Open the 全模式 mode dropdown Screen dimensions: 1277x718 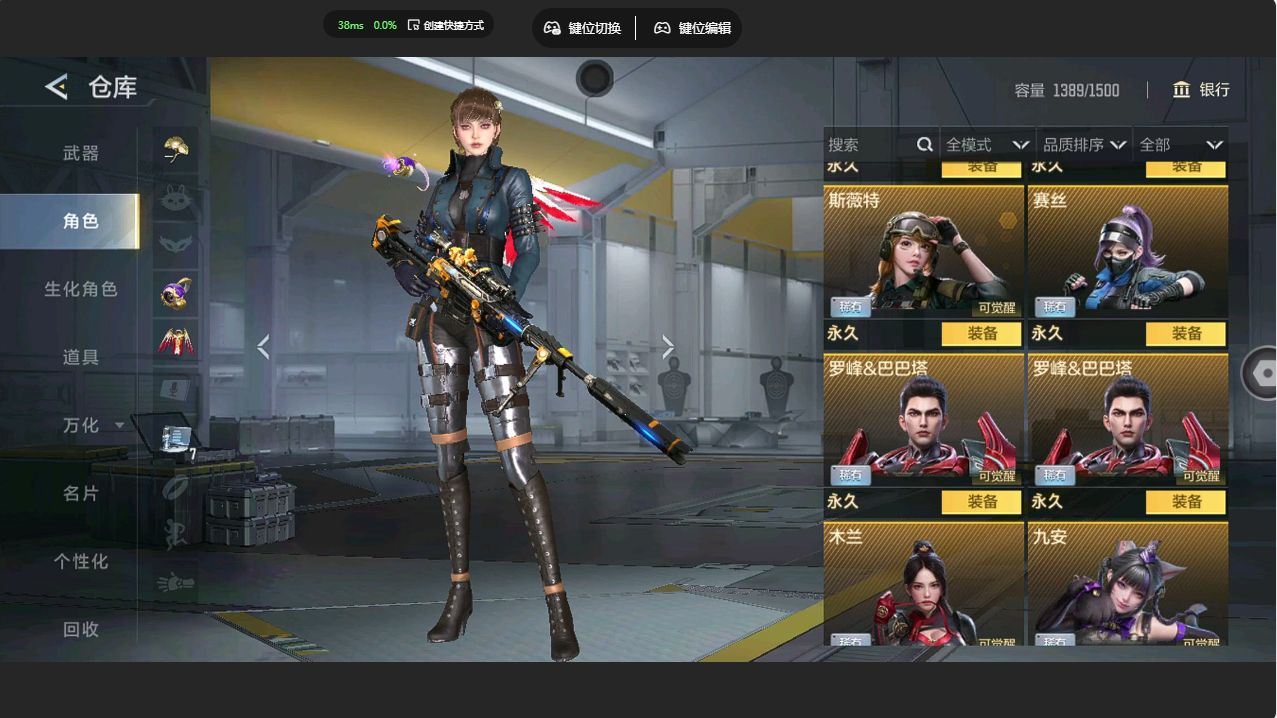click(987, 145)
